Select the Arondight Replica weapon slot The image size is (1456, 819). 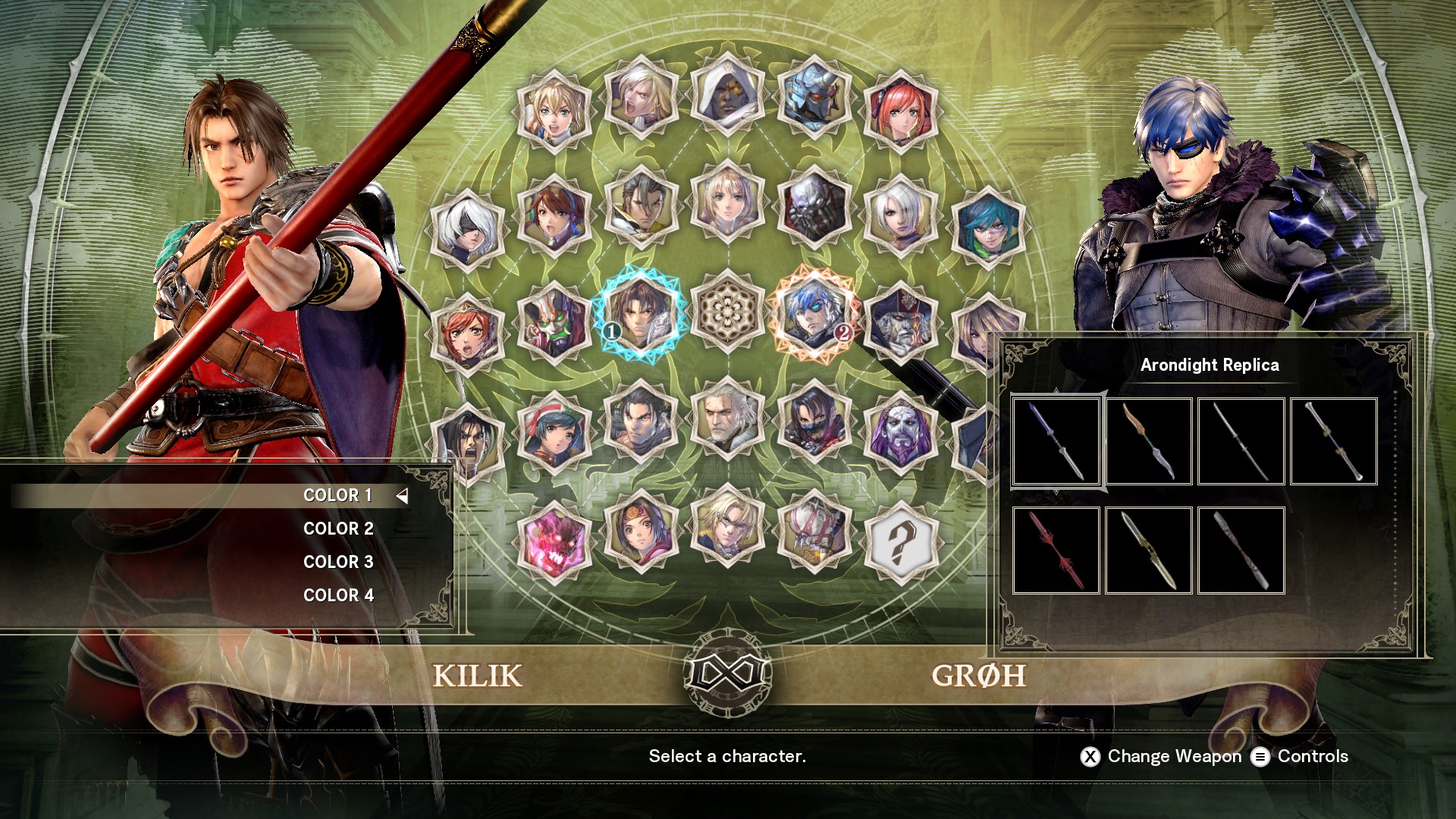point(1056,441)
